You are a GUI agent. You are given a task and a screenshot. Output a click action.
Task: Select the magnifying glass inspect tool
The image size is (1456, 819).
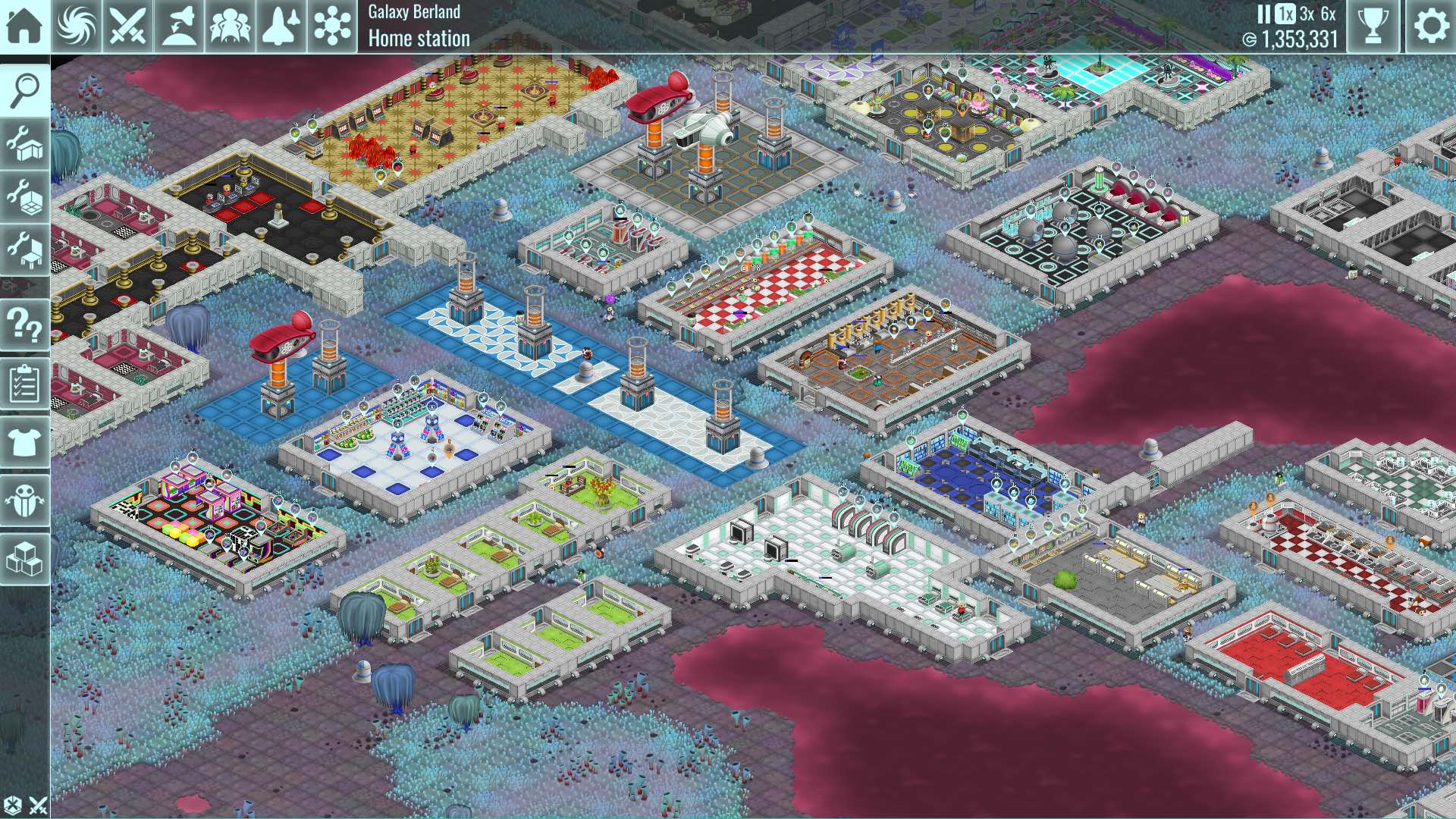point(24,90)
